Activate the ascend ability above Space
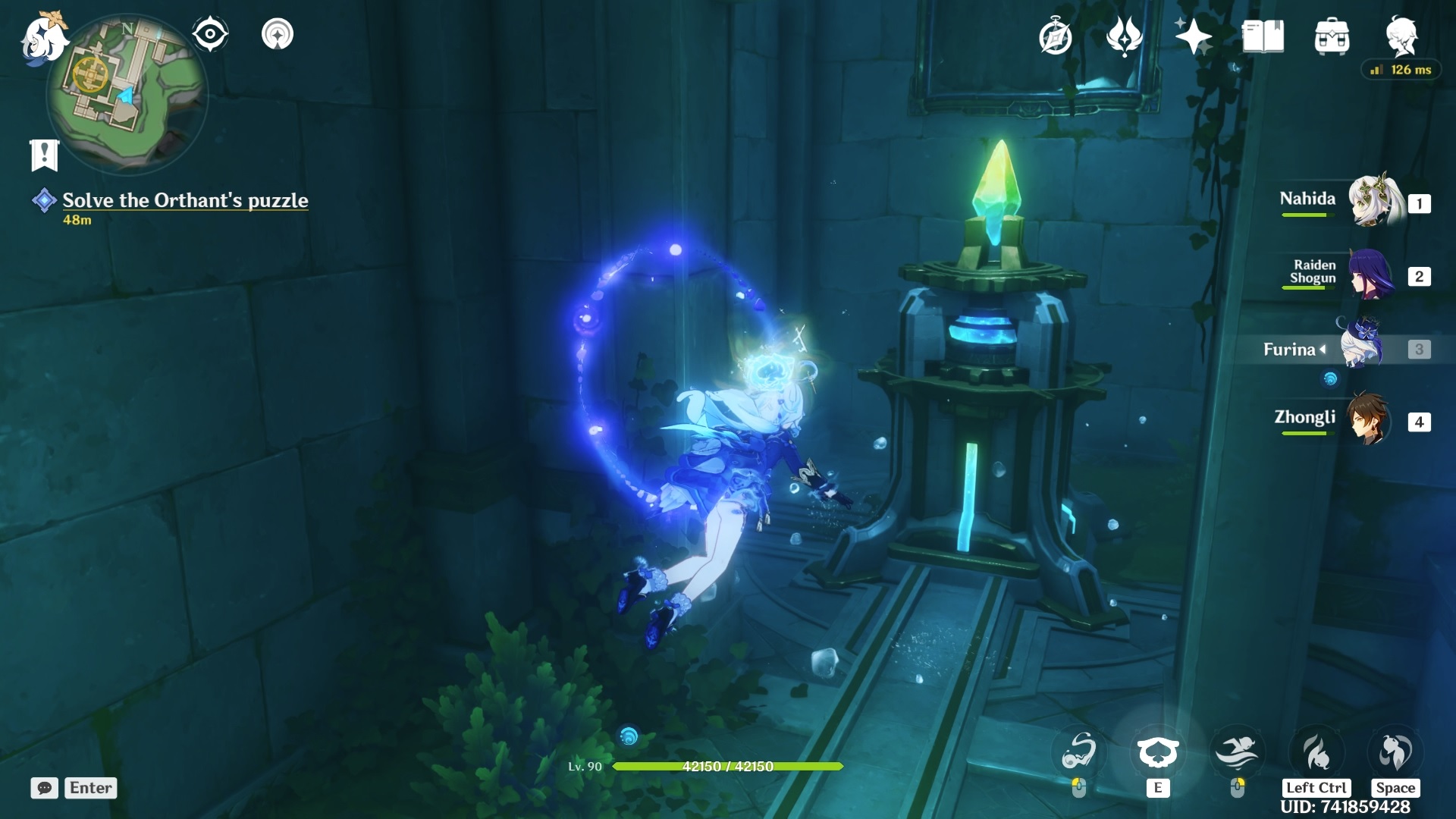This screenshot has width=1456, height=819. [x=1395, y=752]
